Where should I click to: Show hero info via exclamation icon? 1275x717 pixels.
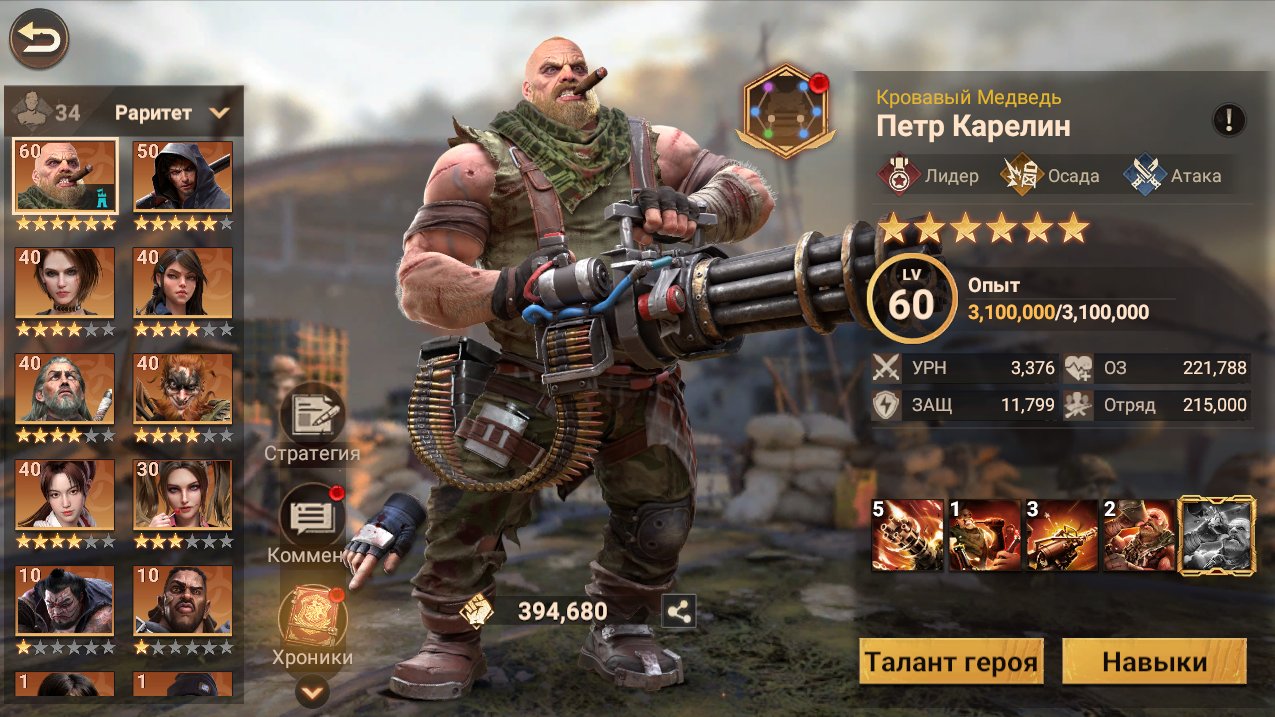pyautogui.click(x=1228, y=120)
